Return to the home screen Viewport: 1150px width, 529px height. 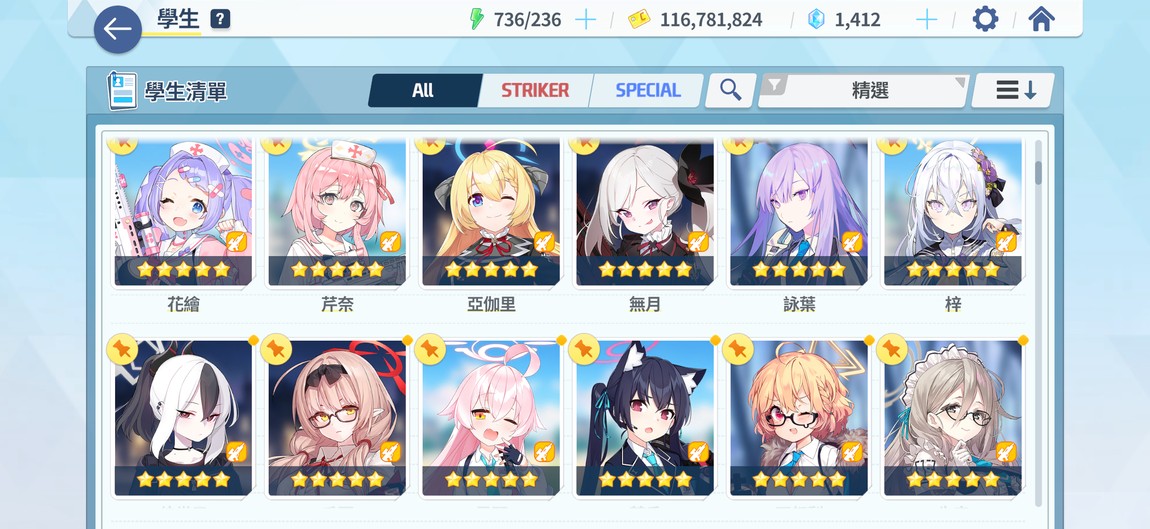click(1041, 19)
